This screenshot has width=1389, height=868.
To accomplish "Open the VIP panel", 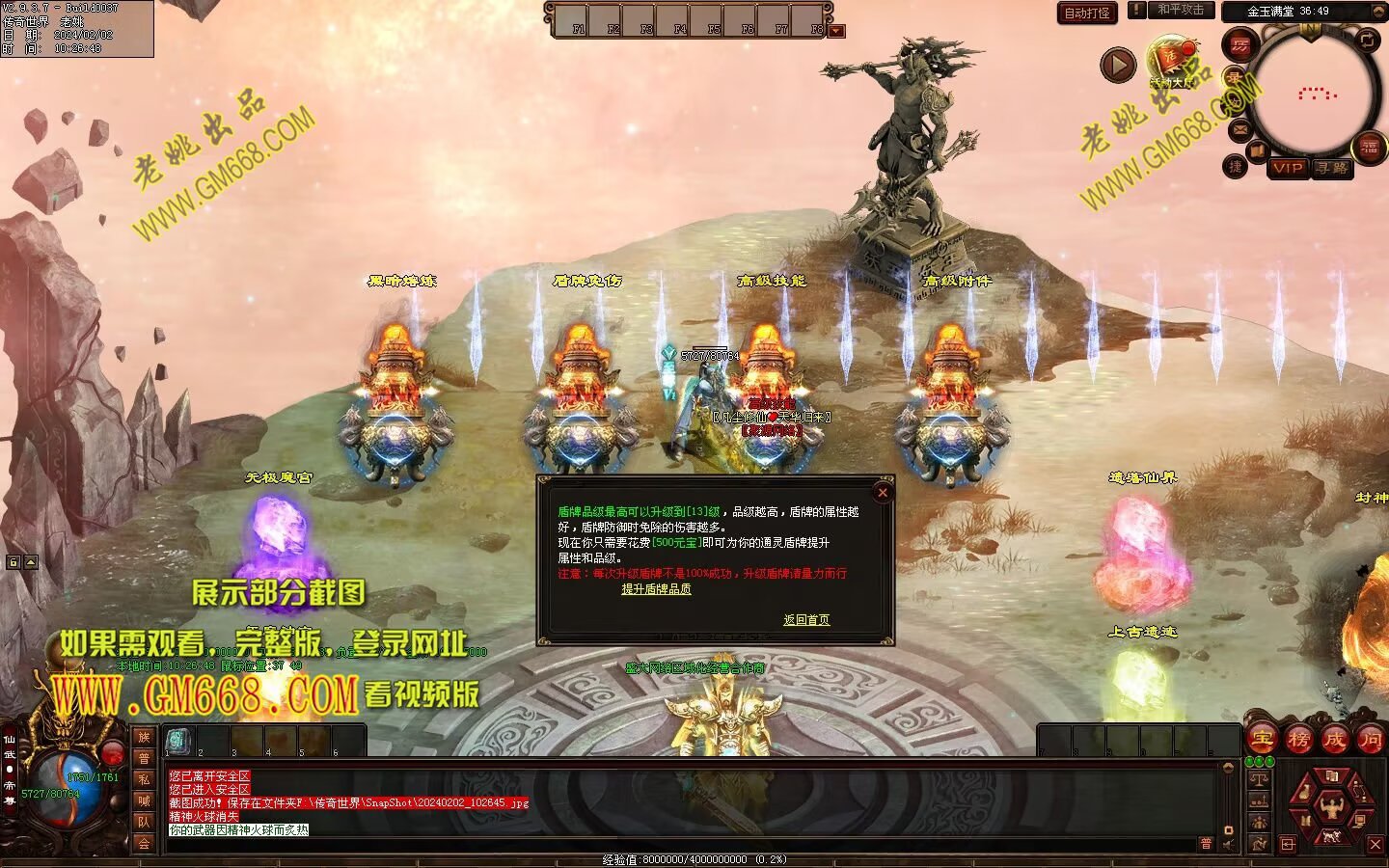I will [x=1287, y=168].
